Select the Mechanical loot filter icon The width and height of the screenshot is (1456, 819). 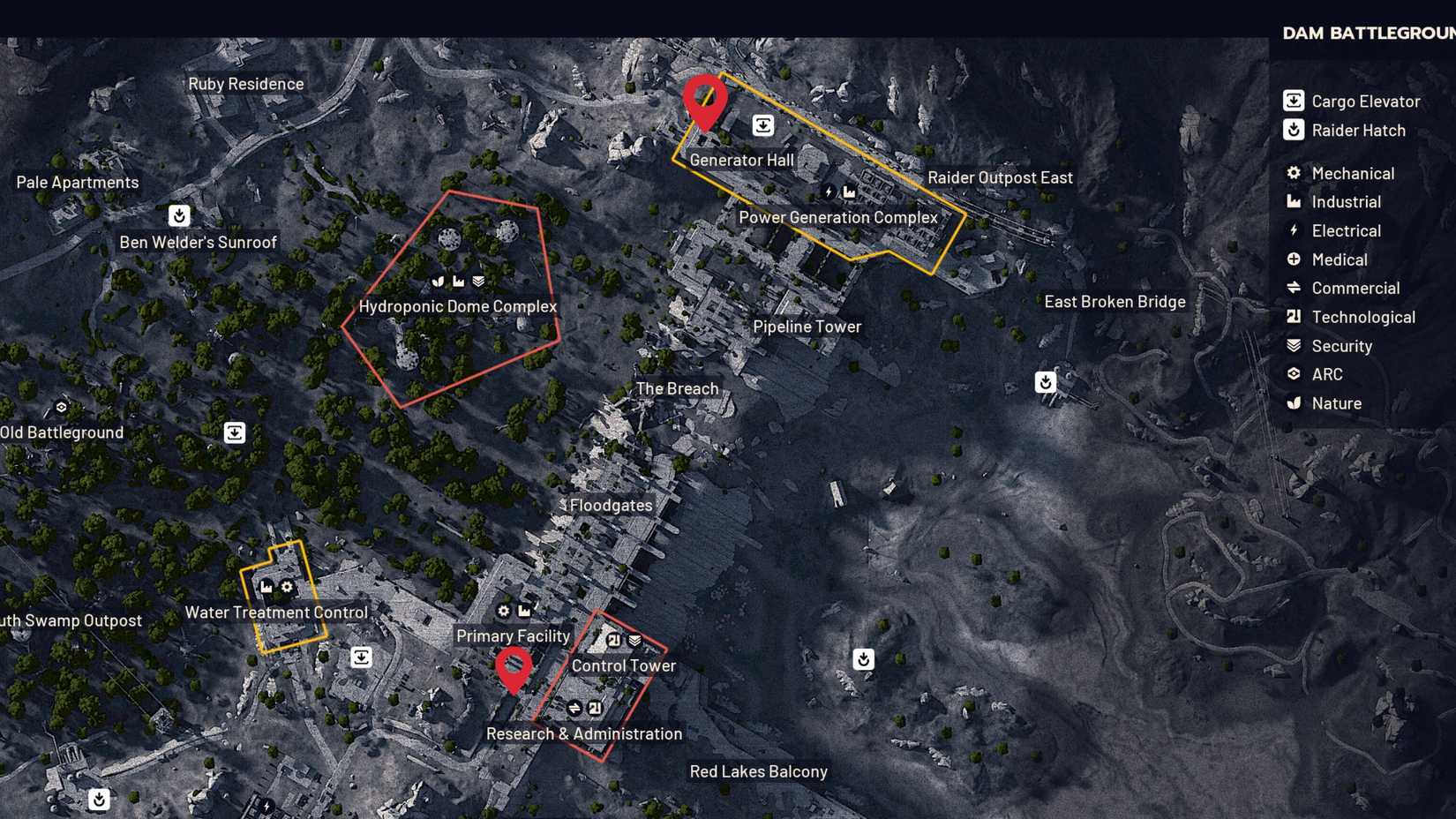(1294, 173)
